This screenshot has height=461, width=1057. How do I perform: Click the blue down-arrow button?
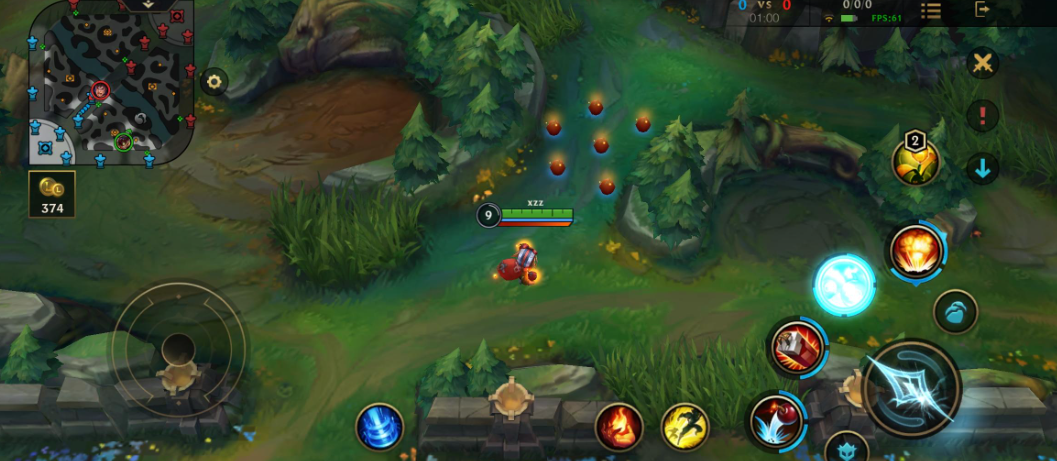coord(983,168)
